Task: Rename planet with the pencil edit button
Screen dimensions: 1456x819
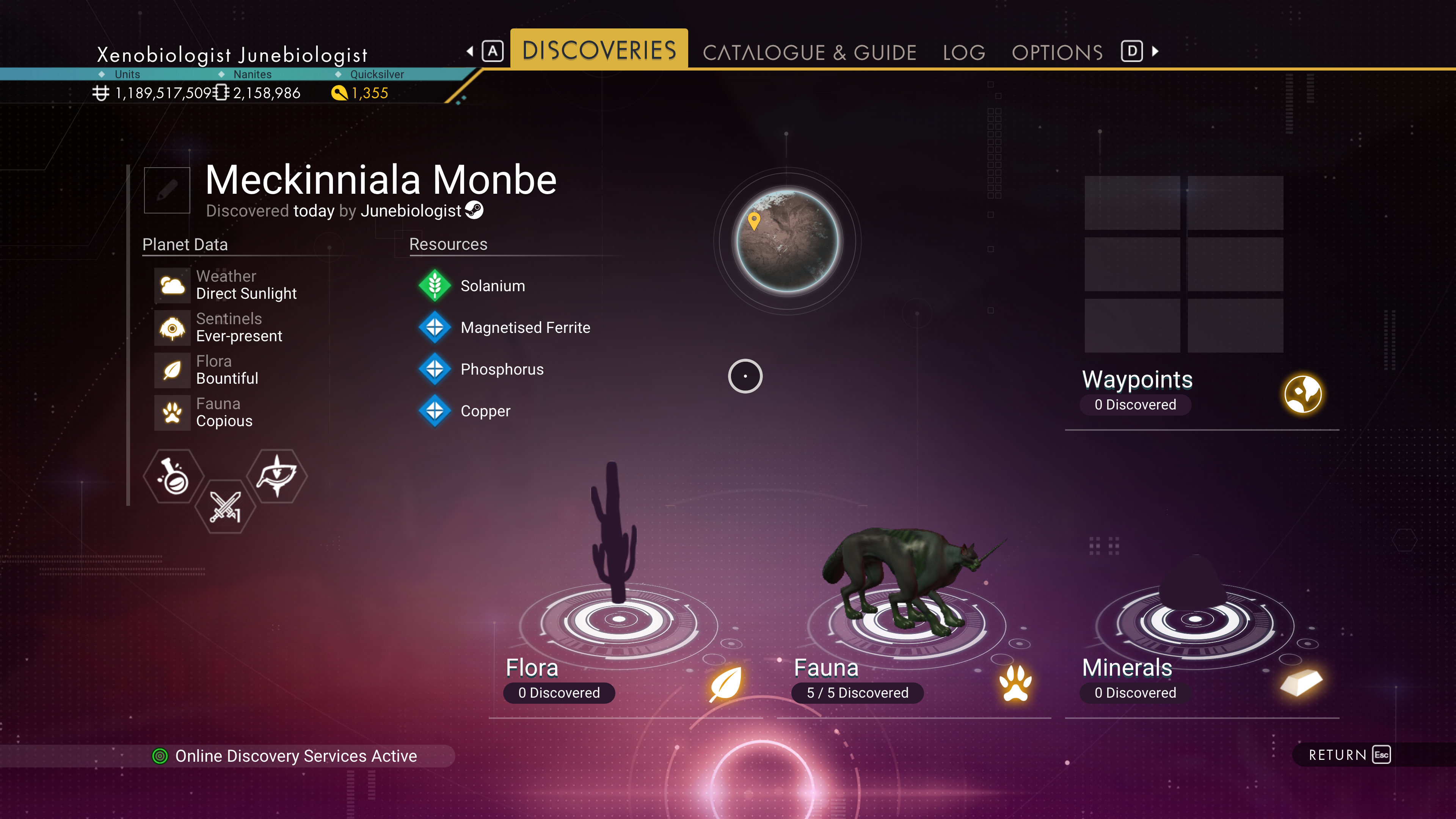Action: (167, 190)
